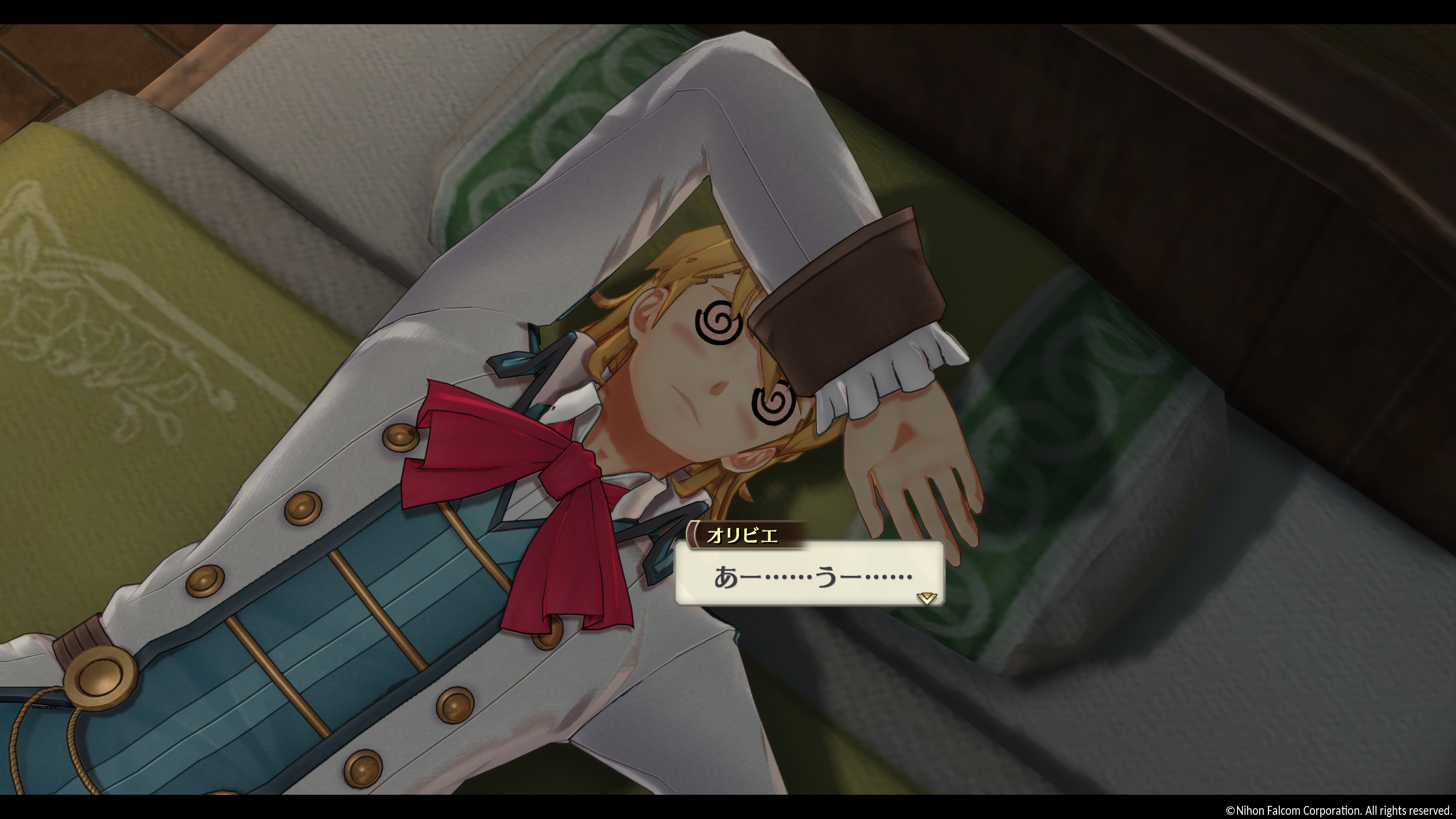Click Olivier's dialogue text box

click(x=809, y=574)
